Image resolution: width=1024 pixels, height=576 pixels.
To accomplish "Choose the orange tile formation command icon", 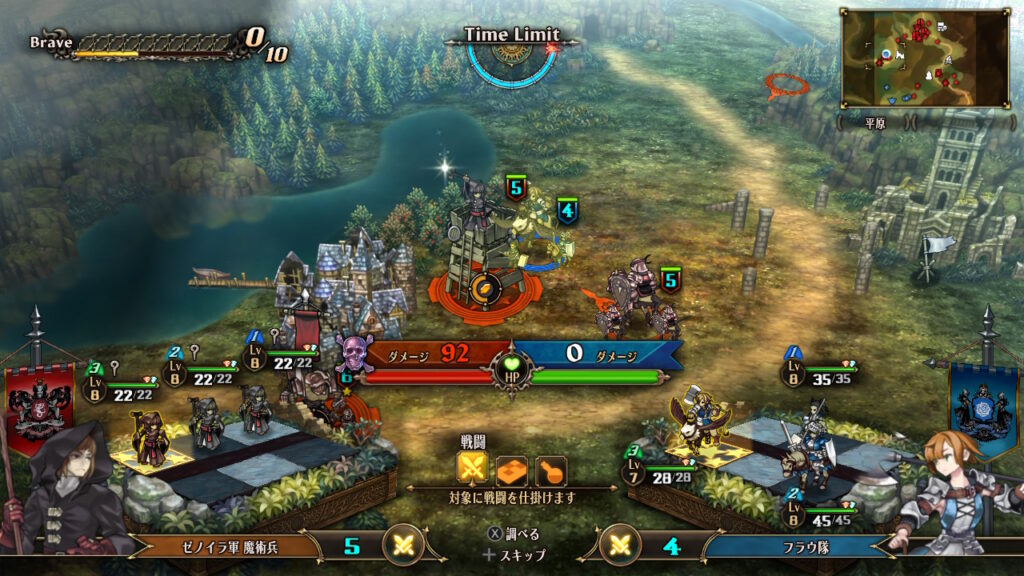I will coord(511,468).
